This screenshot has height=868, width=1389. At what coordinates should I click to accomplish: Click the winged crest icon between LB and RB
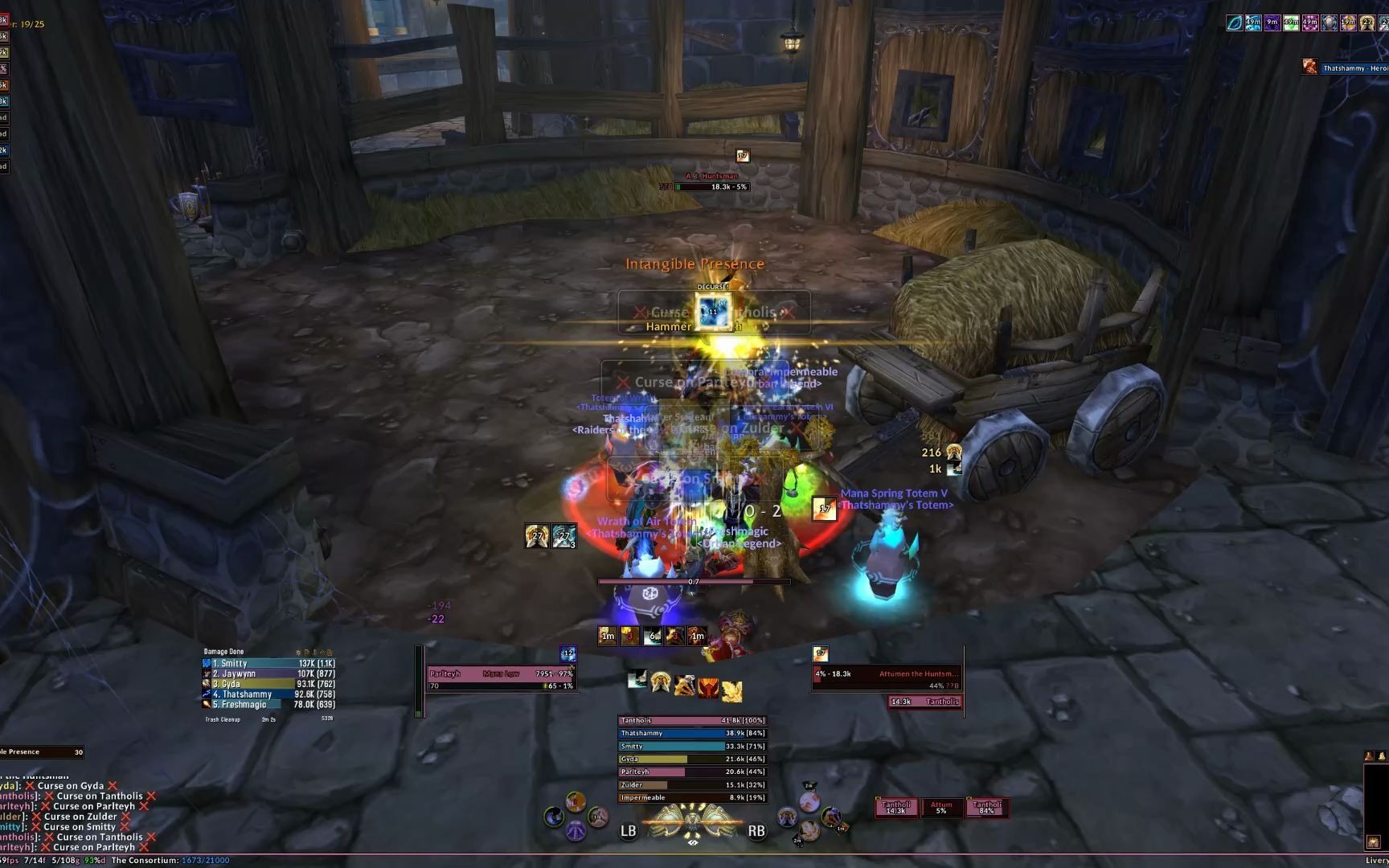tap(693, 822)
